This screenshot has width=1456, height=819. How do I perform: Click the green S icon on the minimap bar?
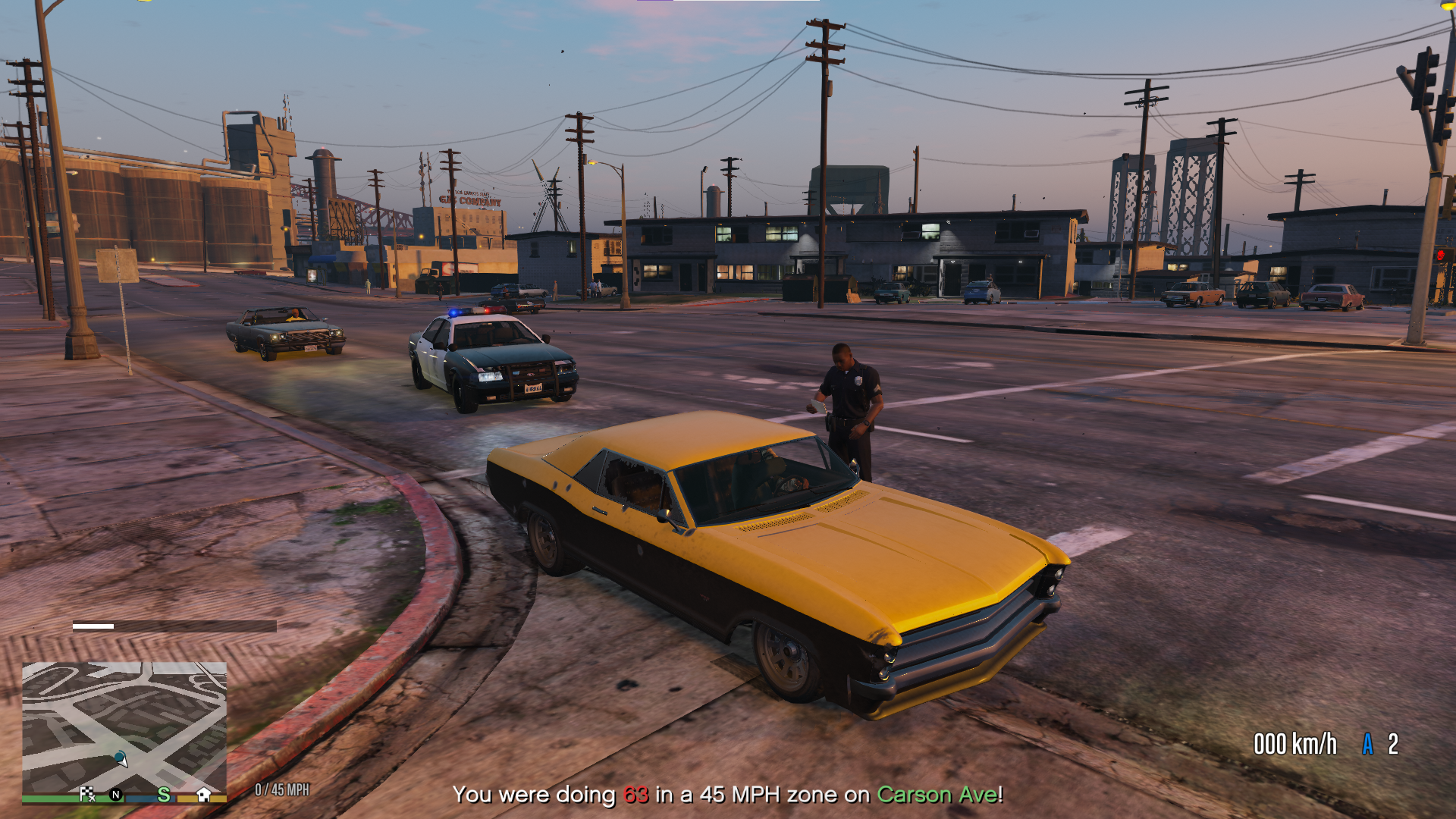(165, 794)
